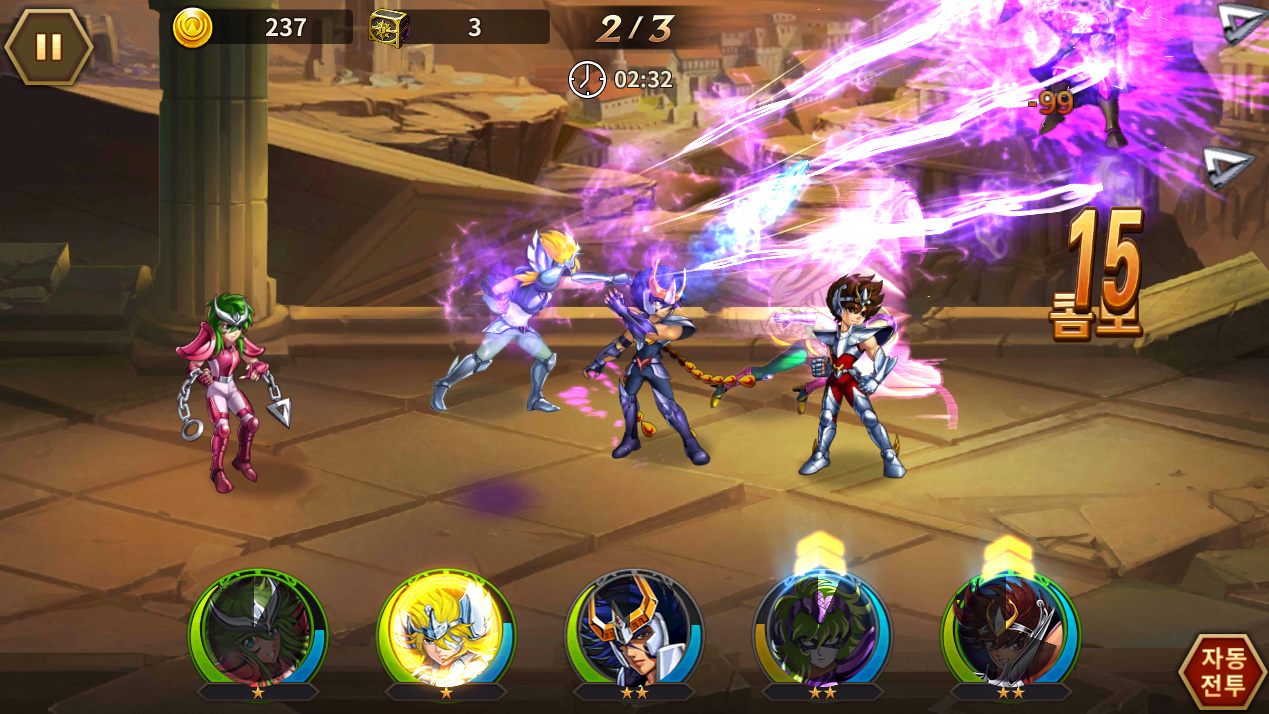The height and width of the screenshot is (714, 1269).
Task: Pause the battle with the hexagon button
Action: 48,46
